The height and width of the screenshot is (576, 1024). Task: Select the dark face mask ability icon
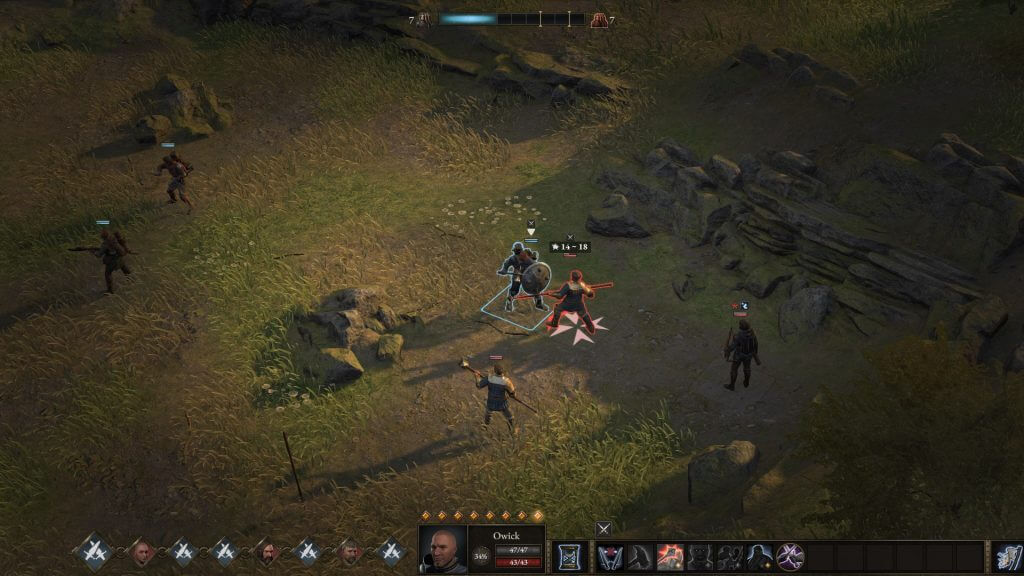[700, 557]
